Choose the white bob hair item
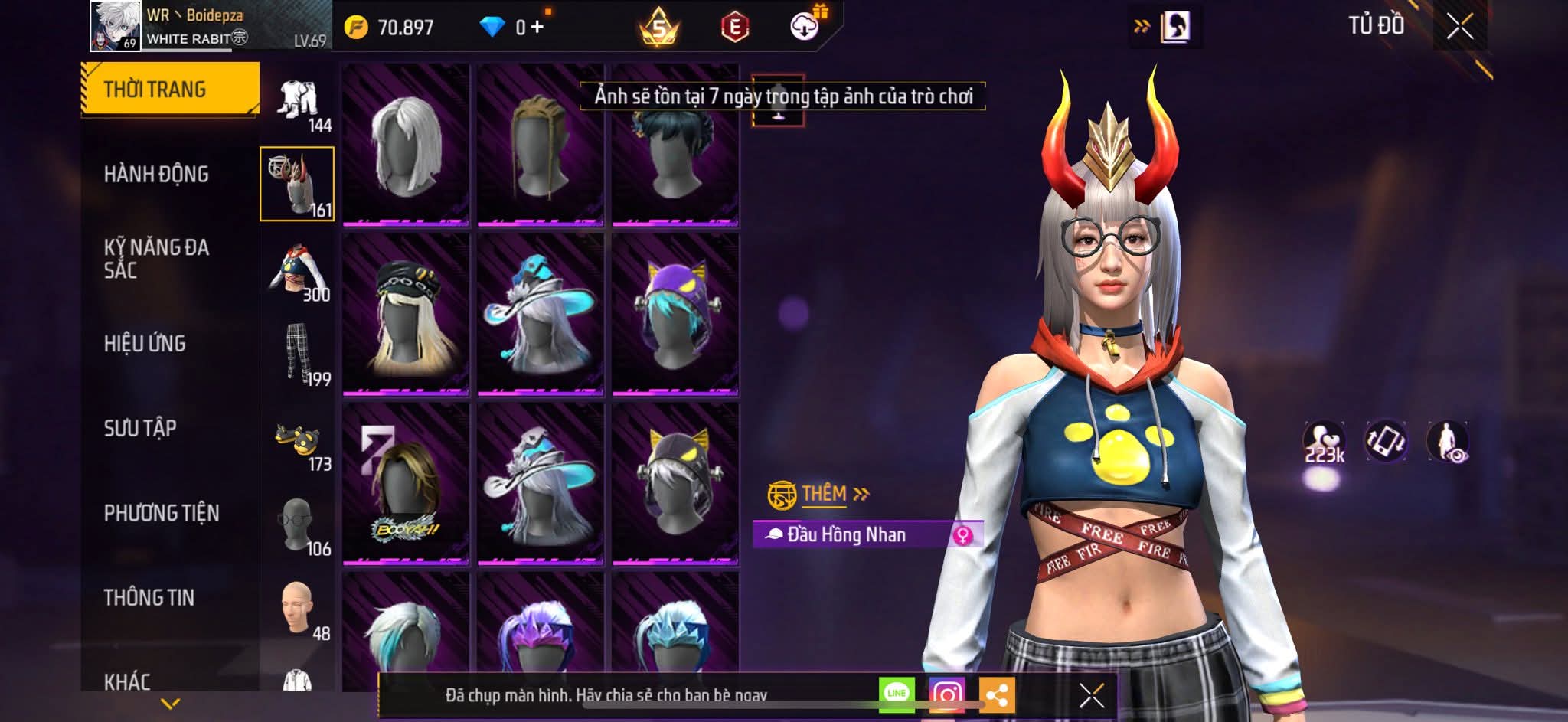Image resolution: width=1568 pixels, height=722 pixels. coord(406,145)
